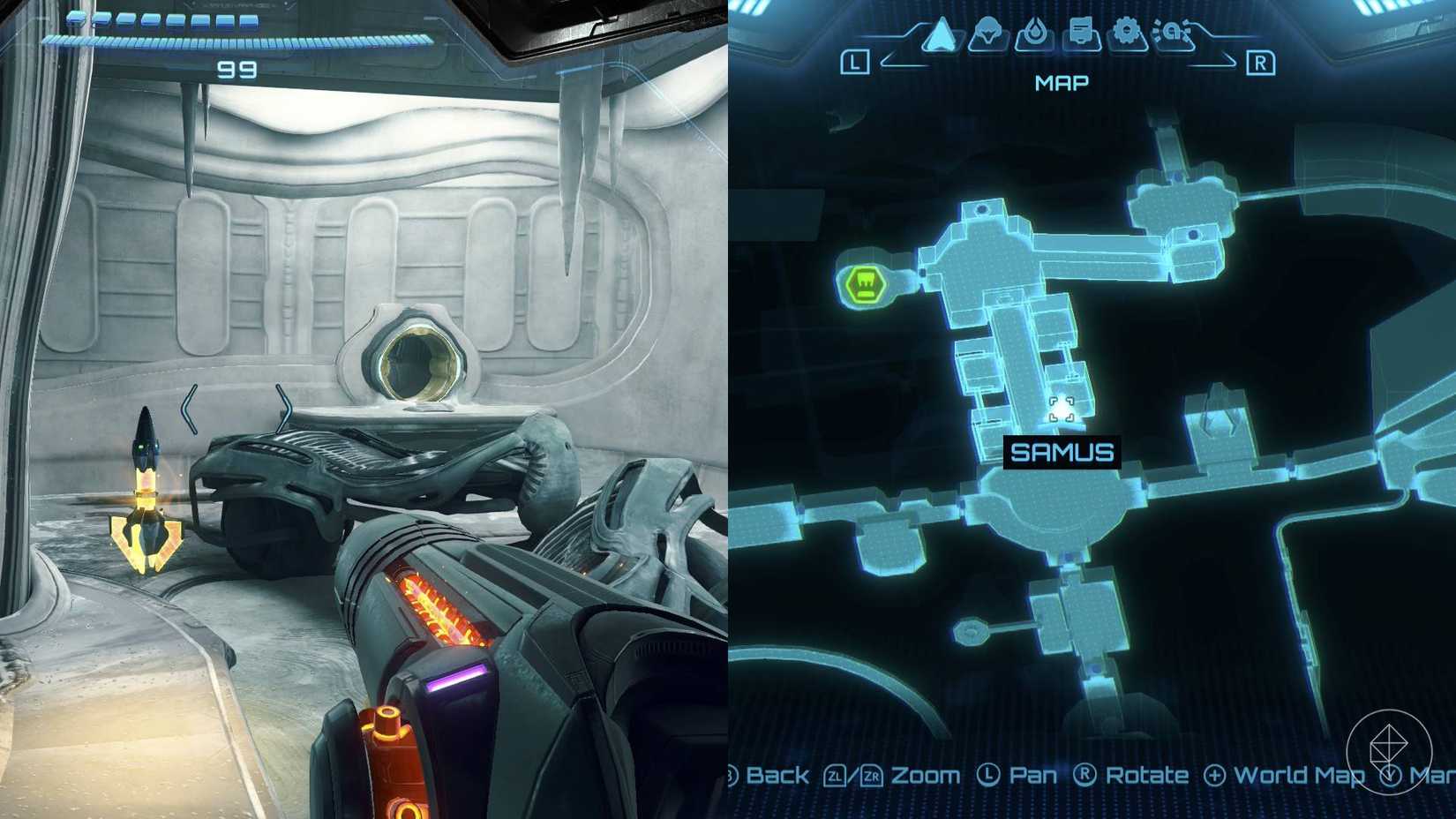
Task: Click the plus icon next to World Map
Action: (x=1214, y=776)
